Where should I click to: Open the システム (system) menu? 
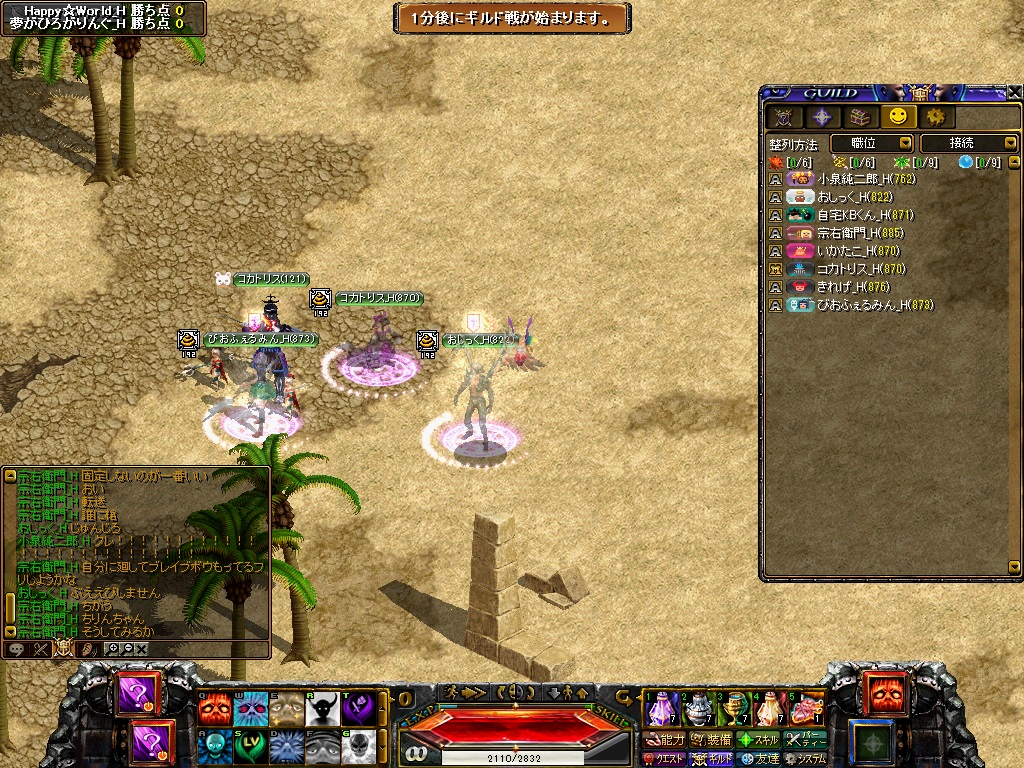coord(806,759)
